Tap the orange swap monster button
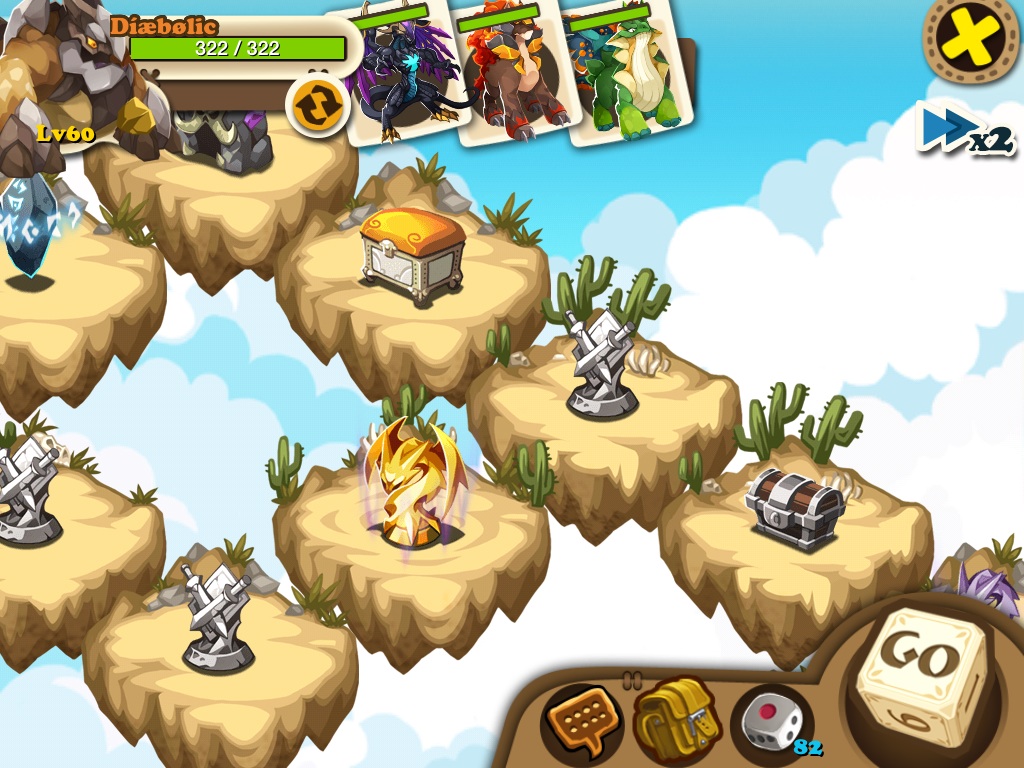The image size is (1024, 768). tap(317, 105)
